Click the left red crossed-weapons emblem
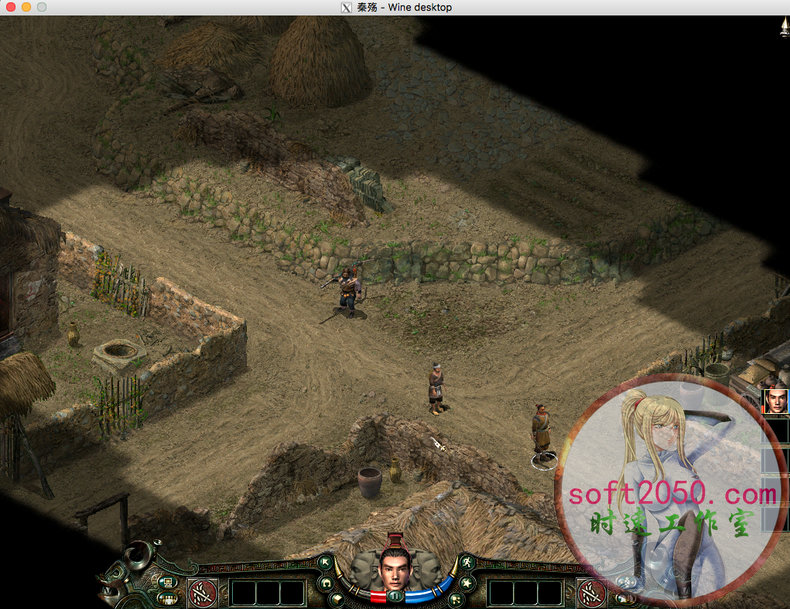The height and width of the screenshot is (609, 790). (x=202, y=593)
